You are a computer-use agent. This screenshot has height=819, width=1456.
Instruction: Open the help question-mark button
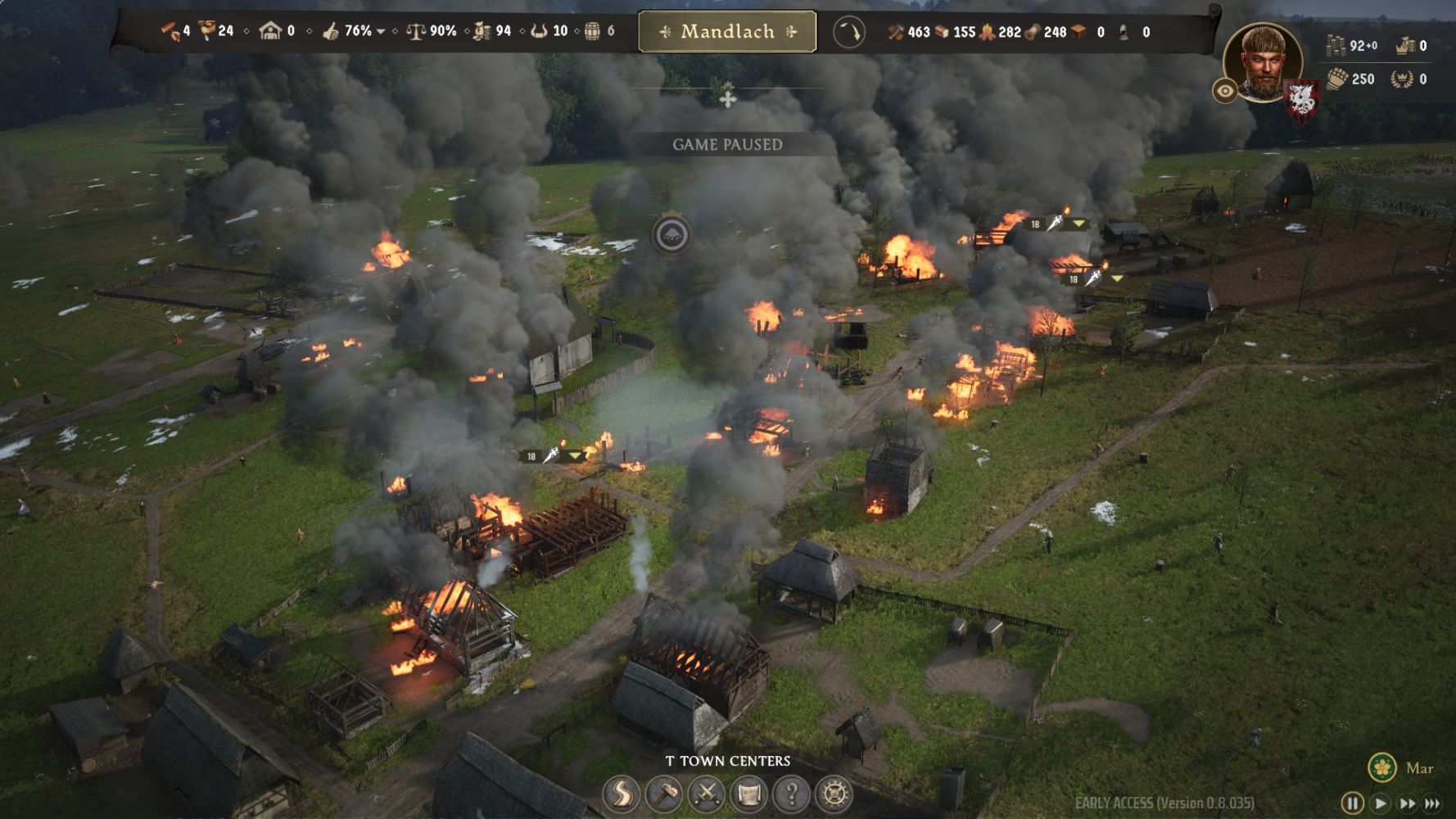(792, 793)
